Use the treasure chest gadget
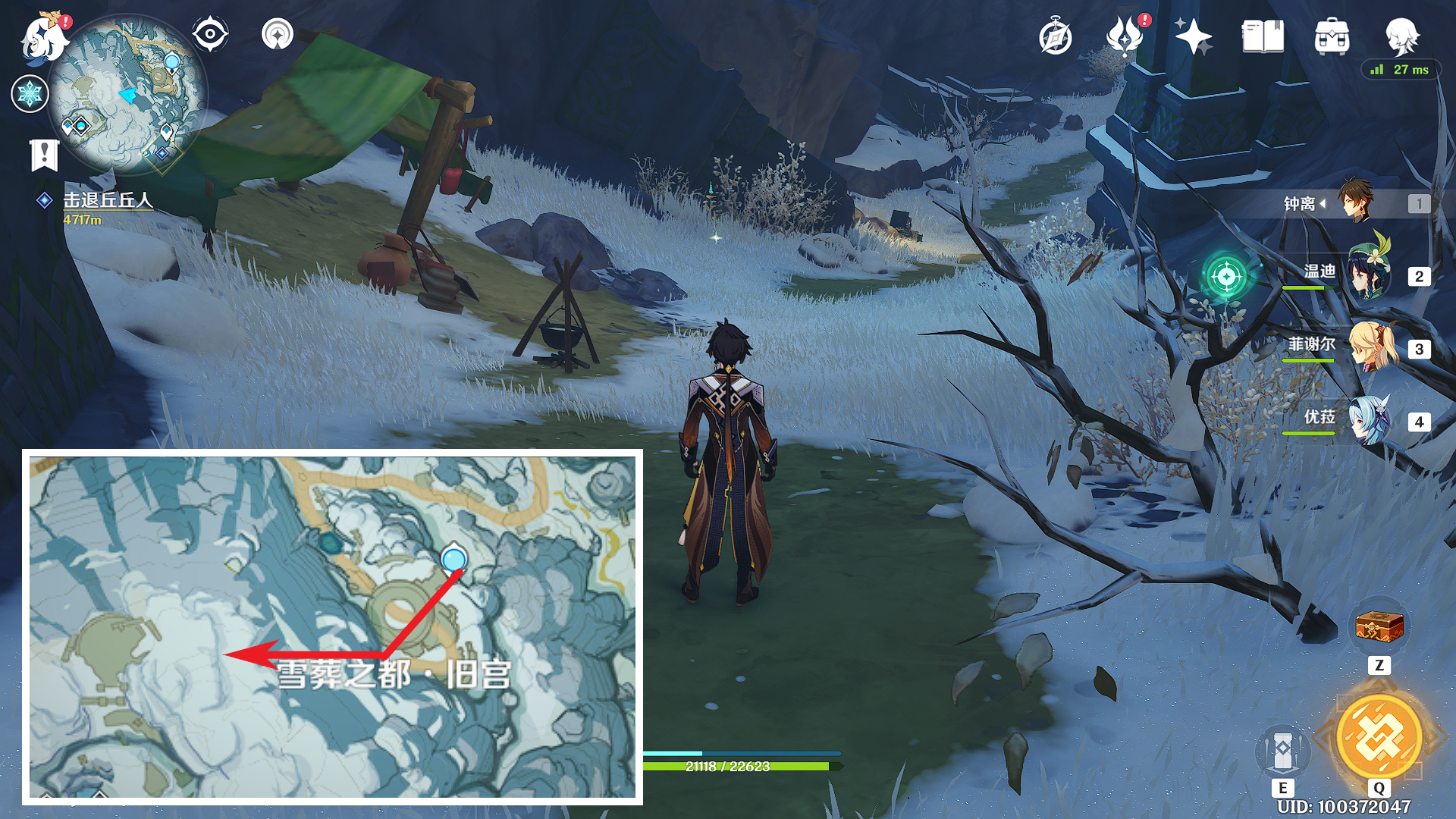The height and width of the screenshot is (819, 1456). point(1379,628)
